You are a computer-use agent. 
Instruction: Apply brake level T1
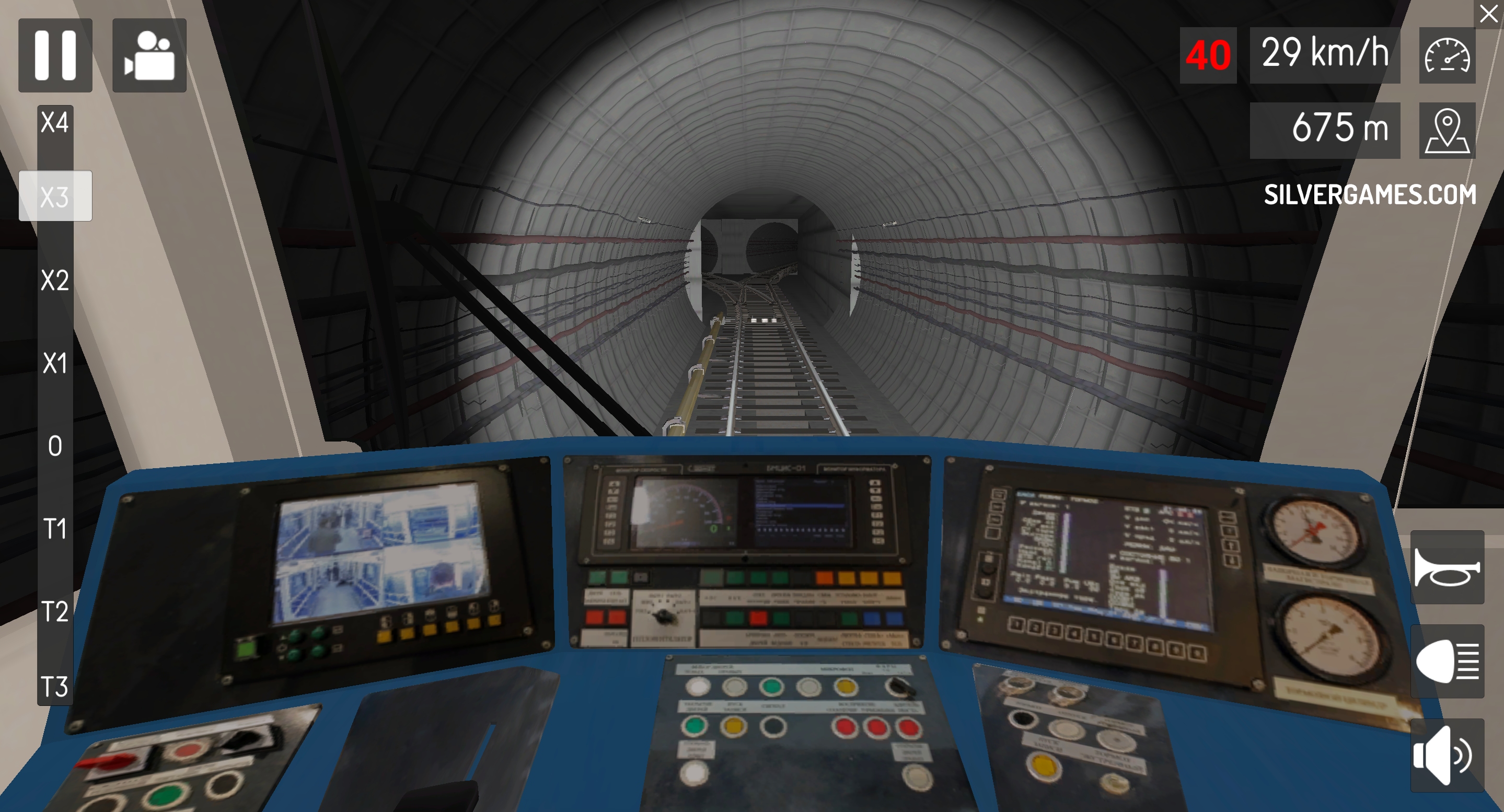[55, 529]
